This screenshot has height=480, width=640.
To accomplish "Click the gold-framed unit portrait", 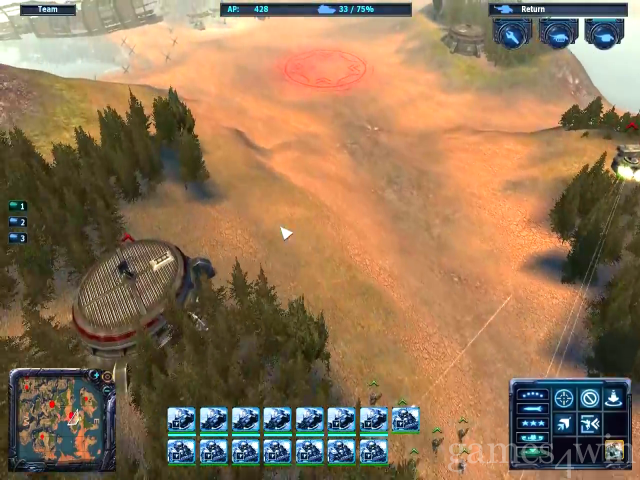I will click(x=615, y=447).
